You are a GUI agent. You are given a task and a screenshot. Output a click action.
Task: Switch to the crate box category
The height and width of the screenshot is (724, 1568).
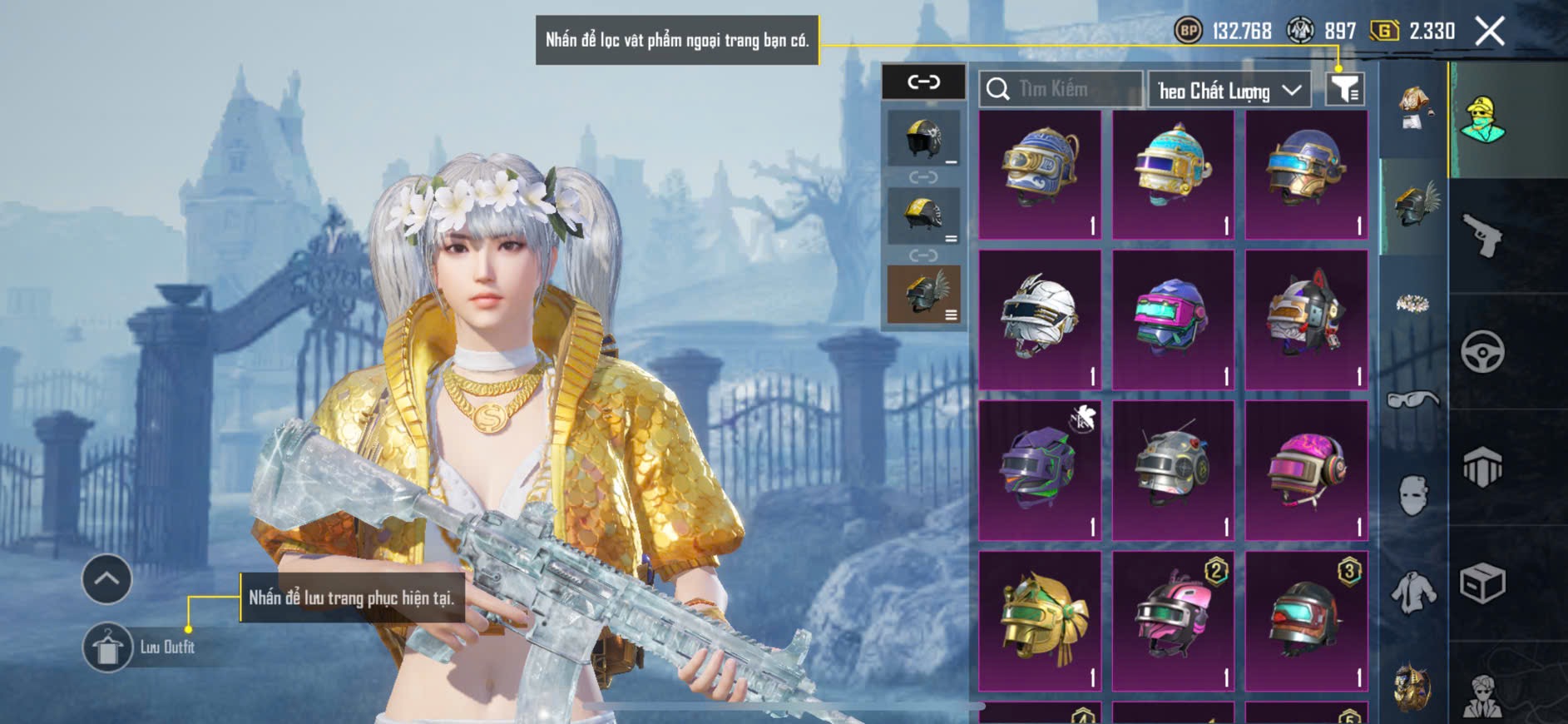(x=1482, y=583)
